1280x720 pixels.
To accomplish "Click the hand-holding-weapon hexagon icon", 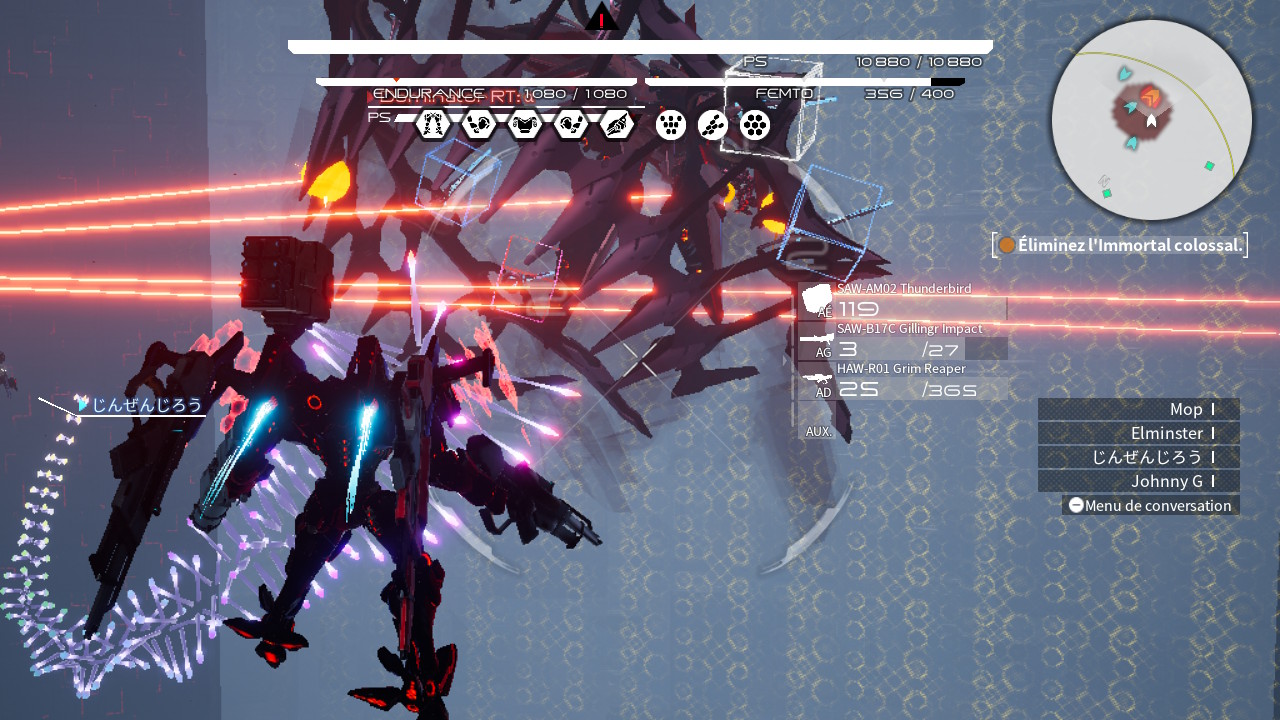I will click(x=618, y=125).
